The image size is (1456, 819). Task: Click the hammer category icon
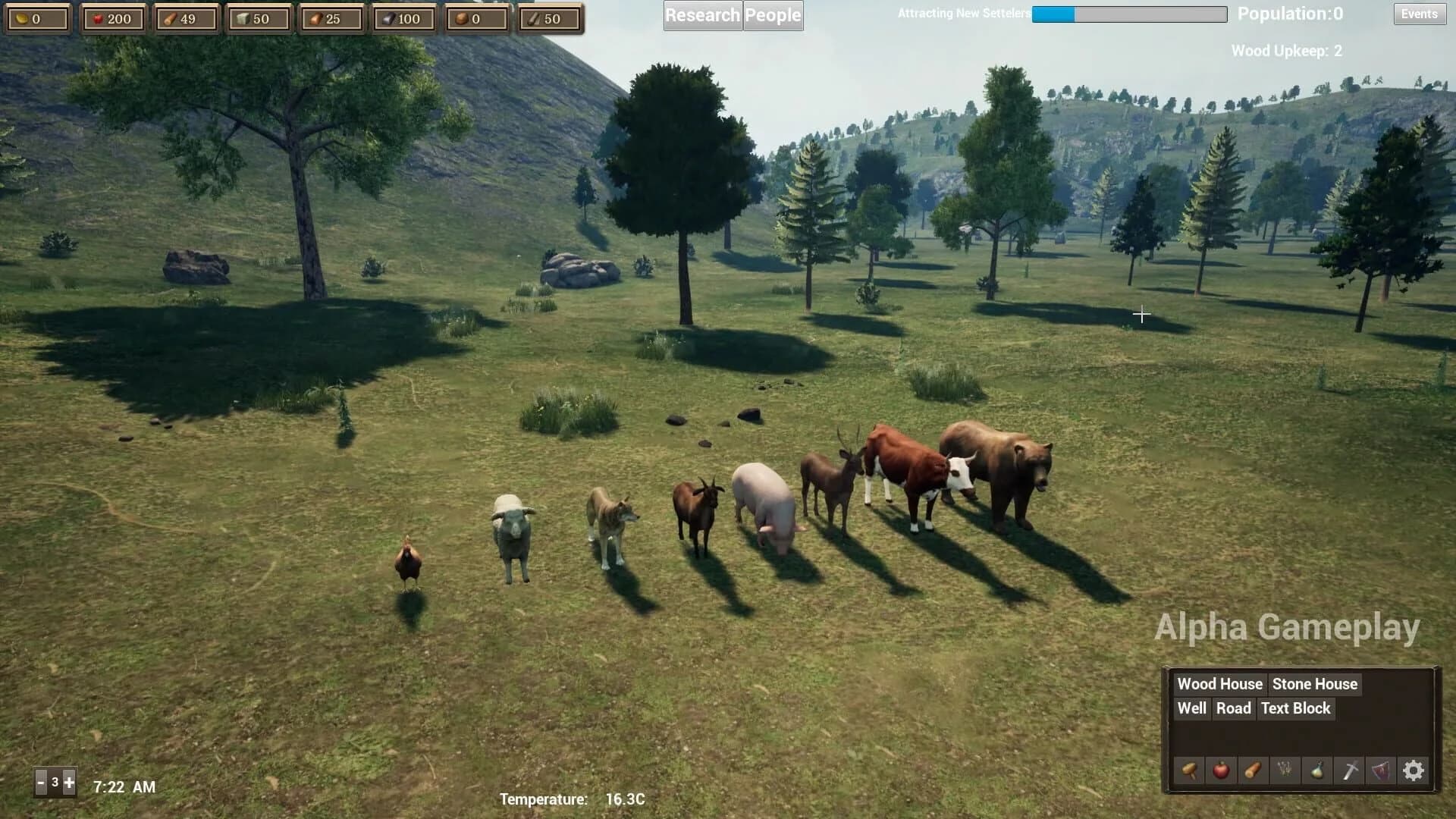[x=1188, y=770]
